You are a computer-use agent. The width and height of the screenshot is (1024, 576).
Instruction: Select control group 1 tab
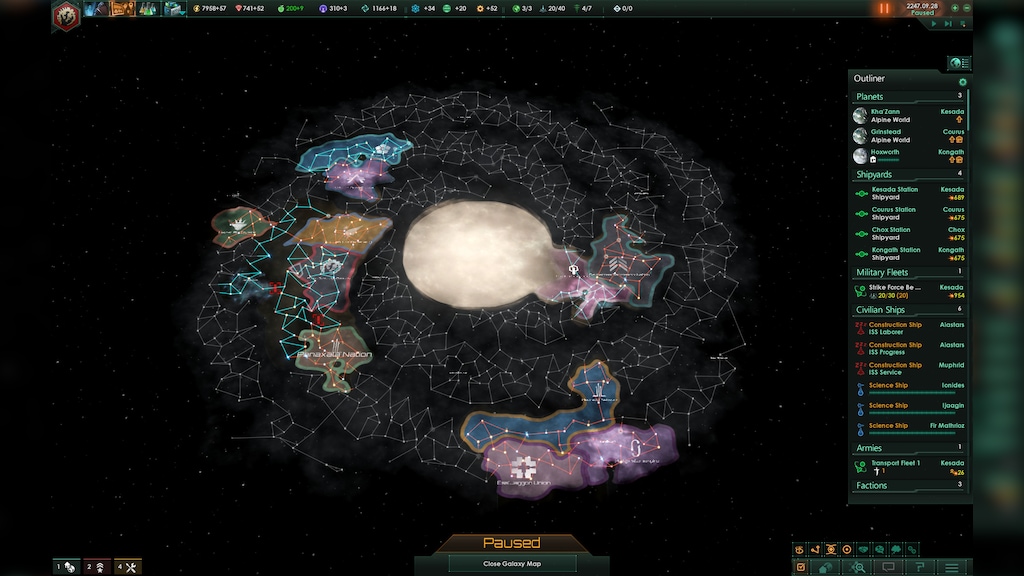[65, 567]
